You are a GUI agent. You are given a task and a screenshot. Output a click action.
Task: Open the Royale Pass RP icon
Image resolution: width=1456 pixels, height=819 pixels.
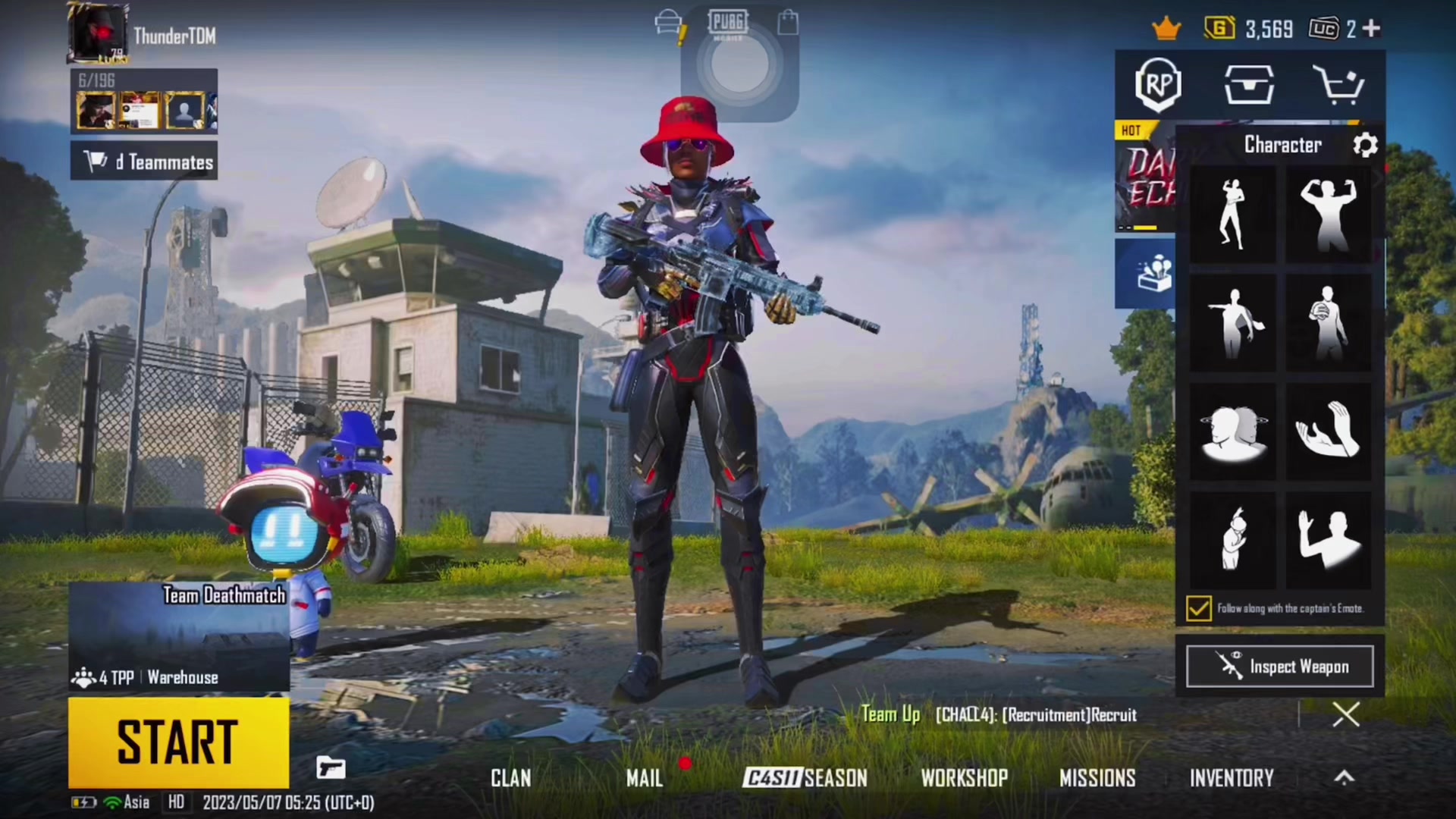1158,84
